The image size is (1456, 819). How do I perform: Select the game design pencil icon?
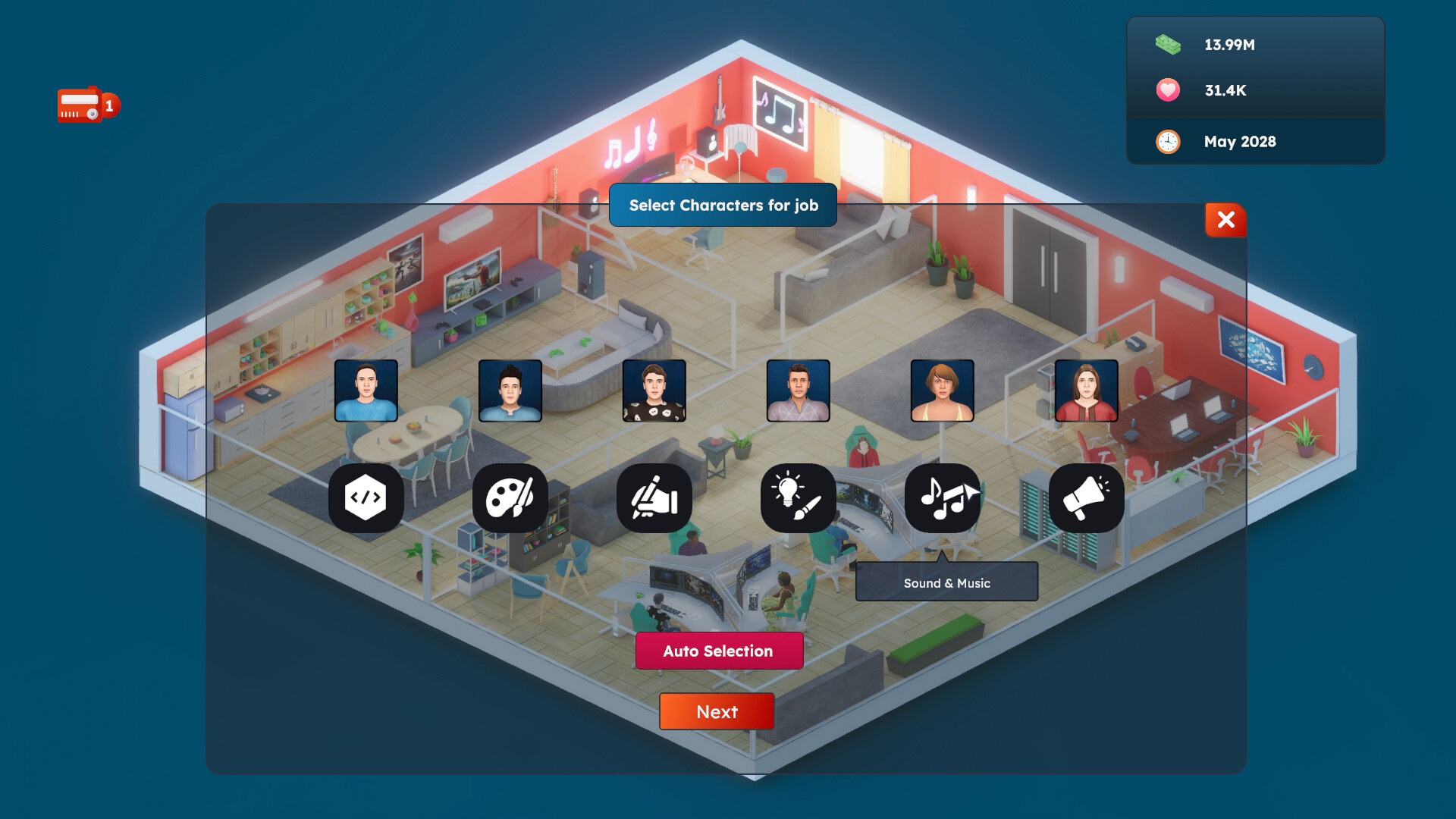pyautogui.click(x=654, y=497)
